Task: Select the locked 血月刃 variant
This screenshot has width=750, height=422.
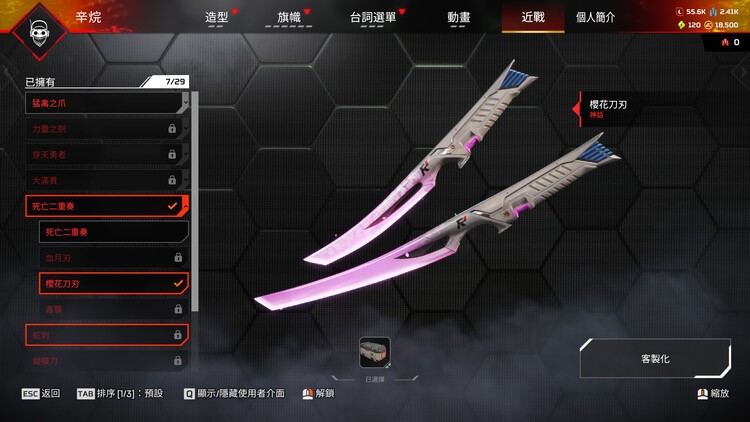Action: click(x=113, y=258)
